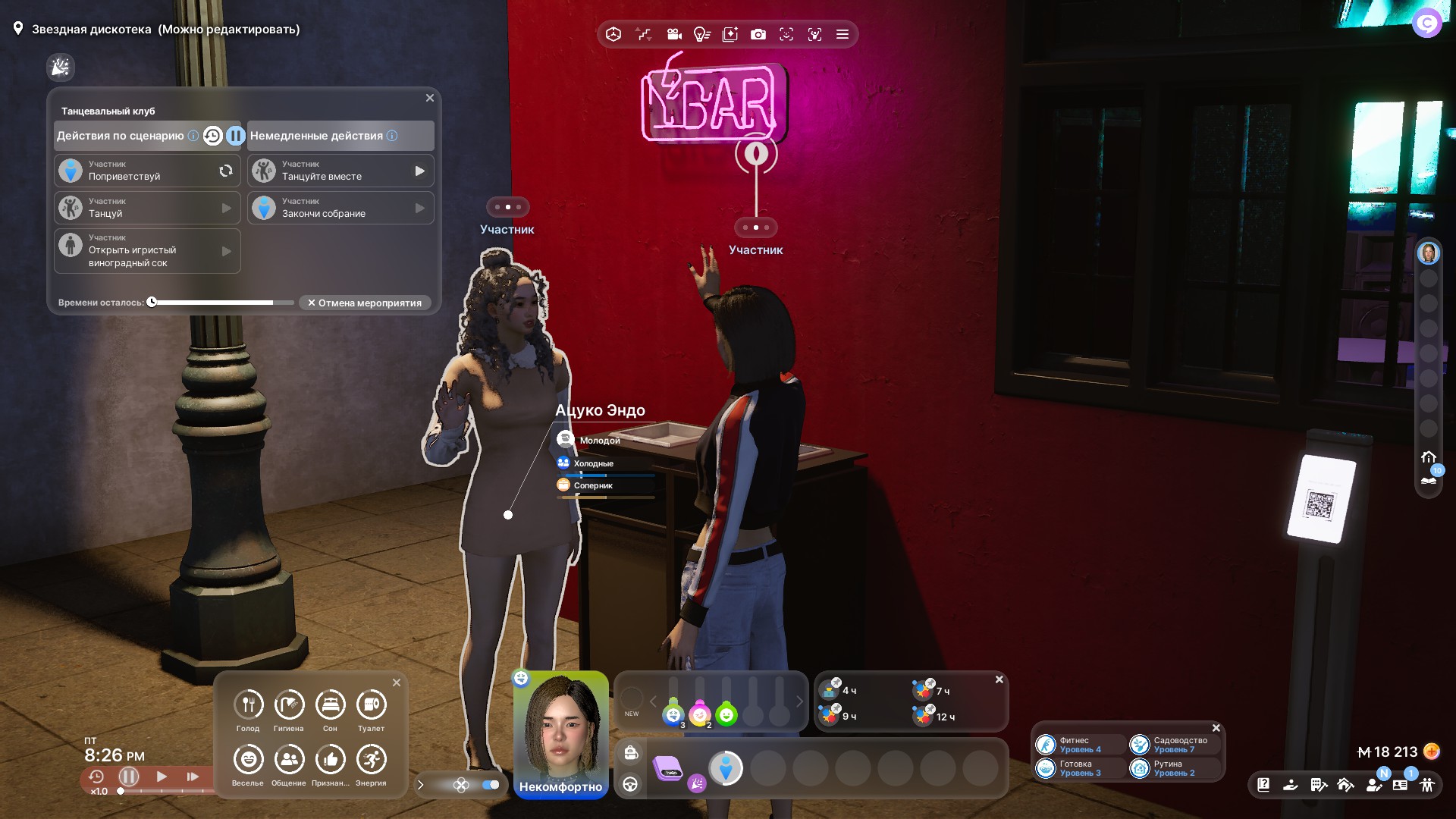This screenshot has width=1456, height=819.
Task: Click the character avatar in right sidebar
Action: [x=1428, y=253]
